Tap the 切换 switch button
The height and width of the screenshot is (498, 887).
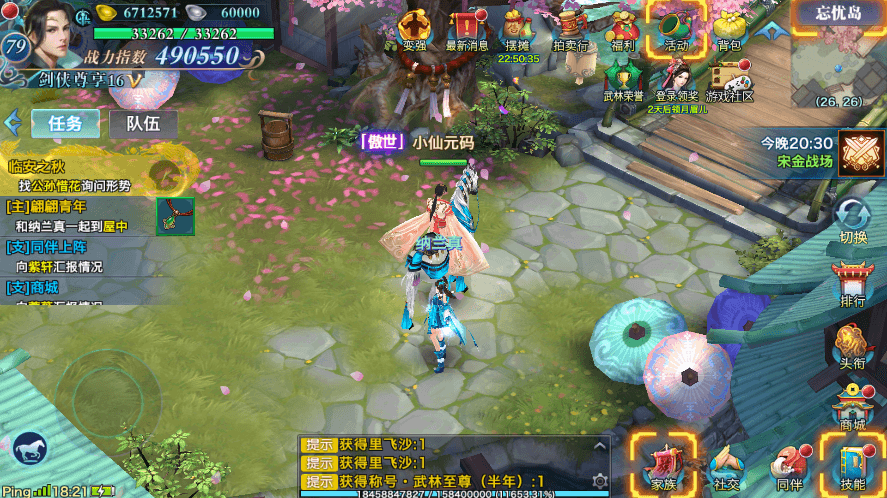[853, 221]
